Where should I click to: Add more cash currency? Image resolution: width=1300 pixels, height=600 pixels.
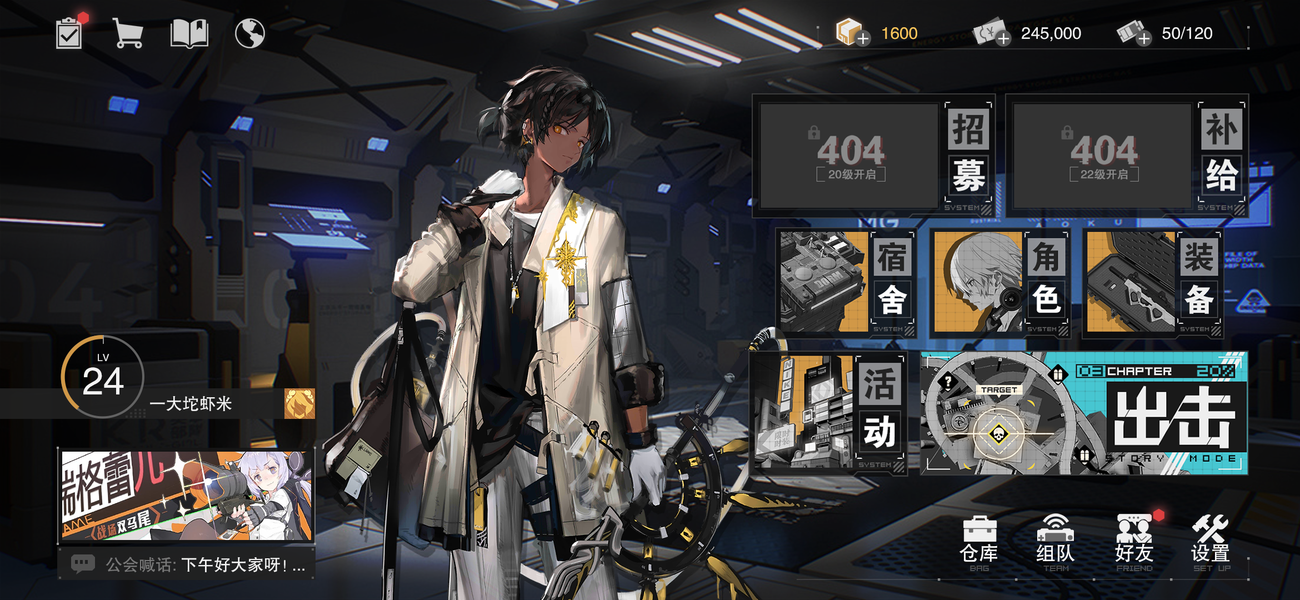[1002, 38]
